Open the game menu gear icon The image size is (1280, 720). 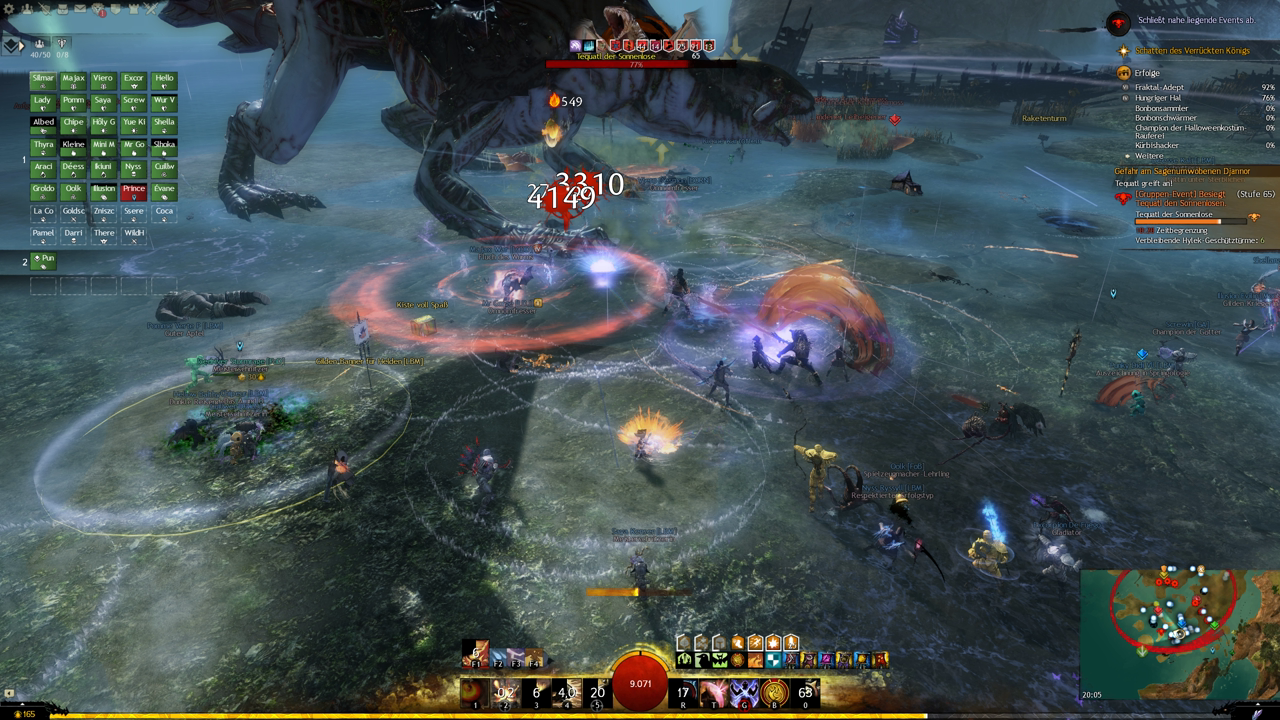pyautogui.click(x=9, y=10)
